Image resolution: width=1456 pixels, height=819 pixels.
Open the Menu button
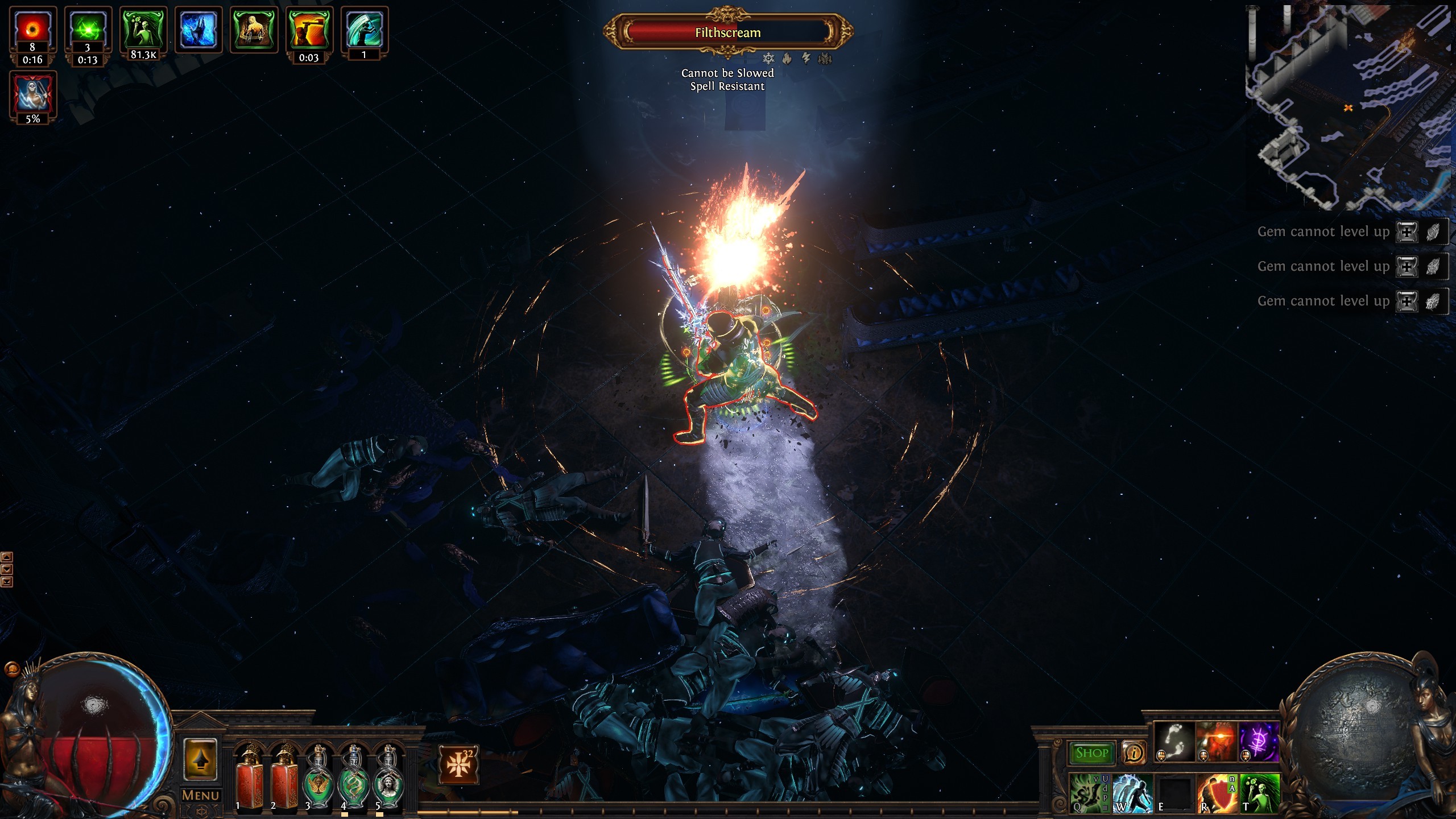point(200,795)
